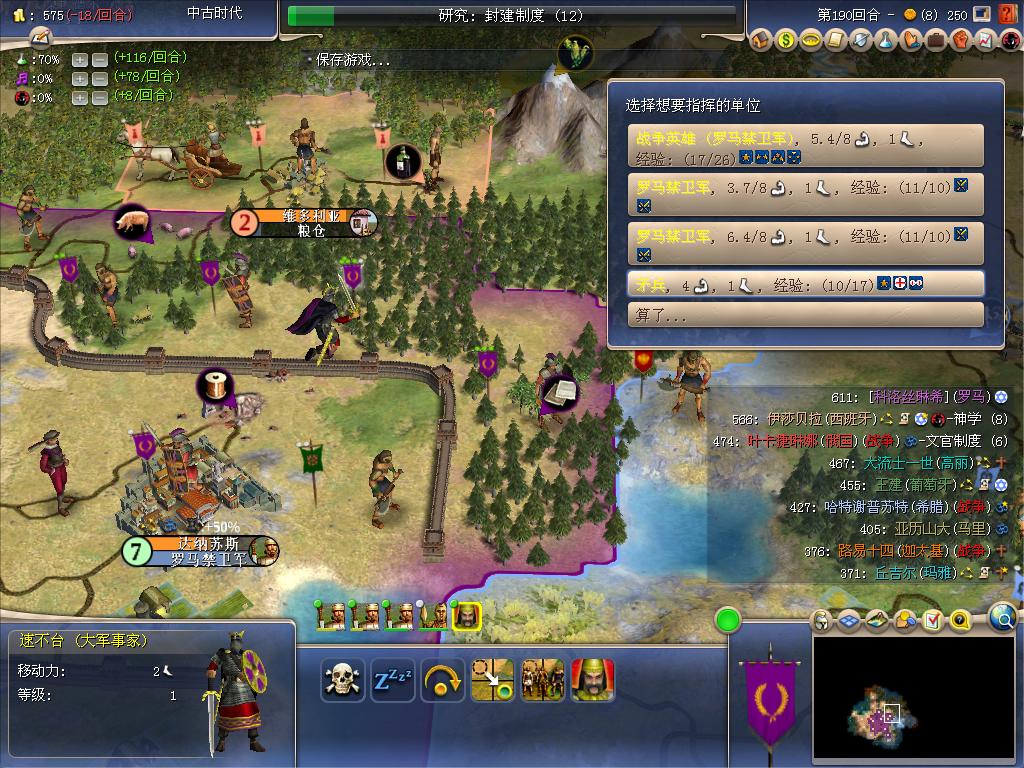Select the 战争英雄 unit in the list
This screenshot has width=1024, height=768.
coord(805,146)
